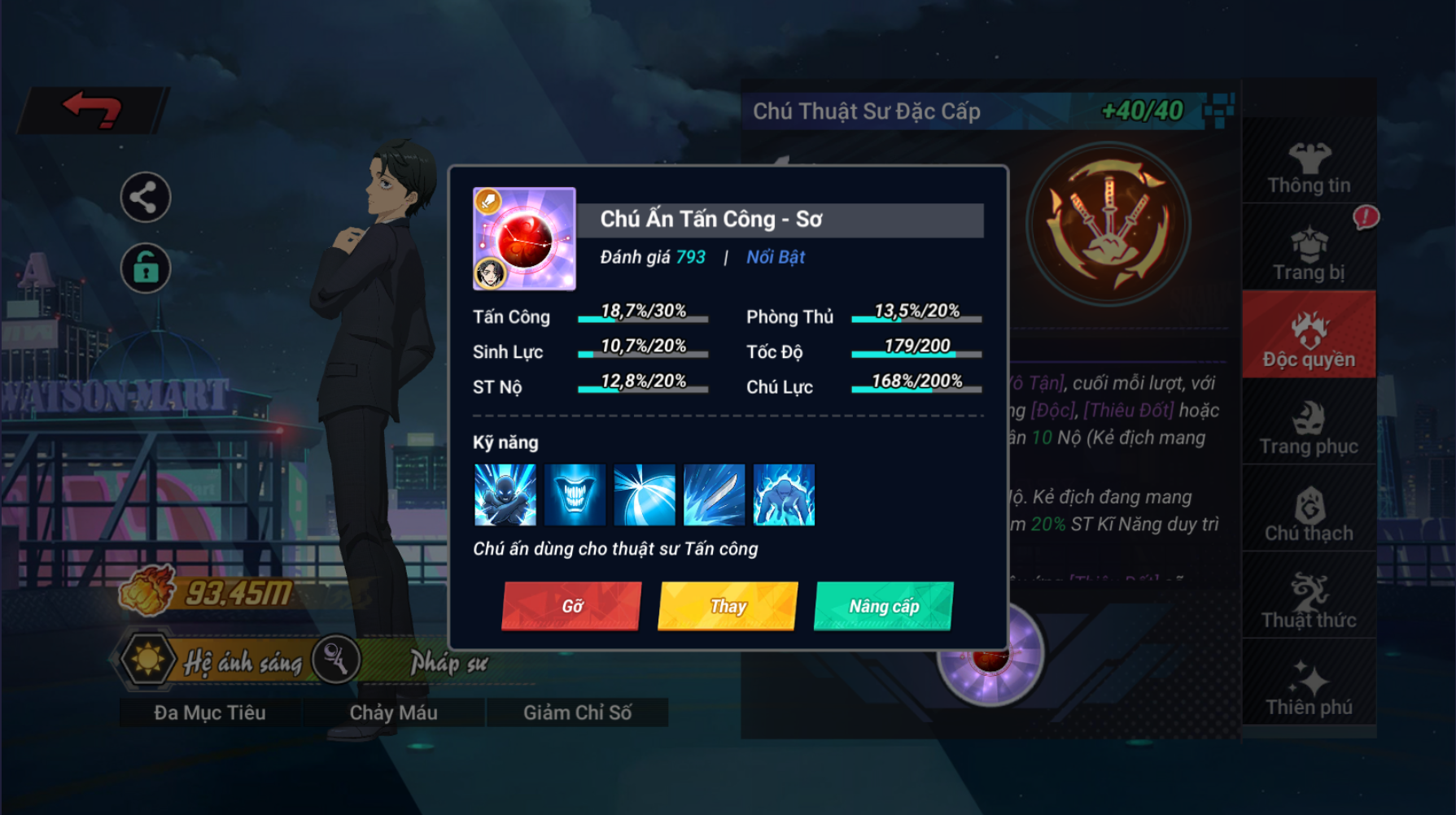Click the red Gỡ button

(571, 606)
